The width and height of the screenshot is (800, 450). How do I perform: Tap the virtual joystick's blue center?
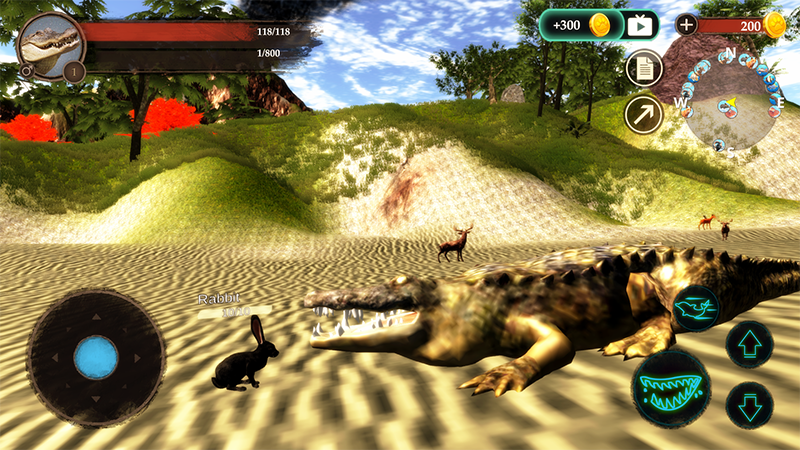coord(96,357)
